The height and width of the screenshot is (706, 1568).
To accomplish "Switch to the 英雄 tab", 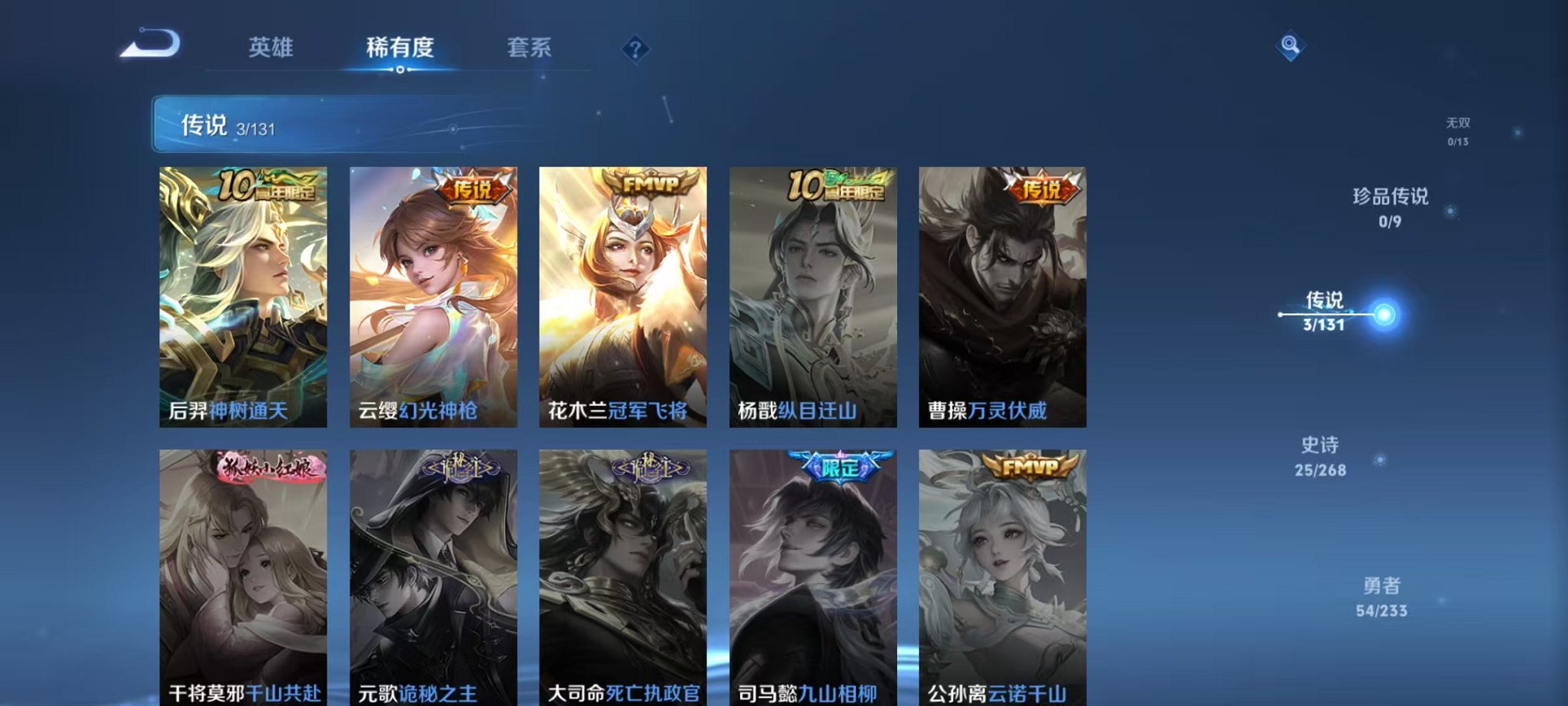I will 271,48.
